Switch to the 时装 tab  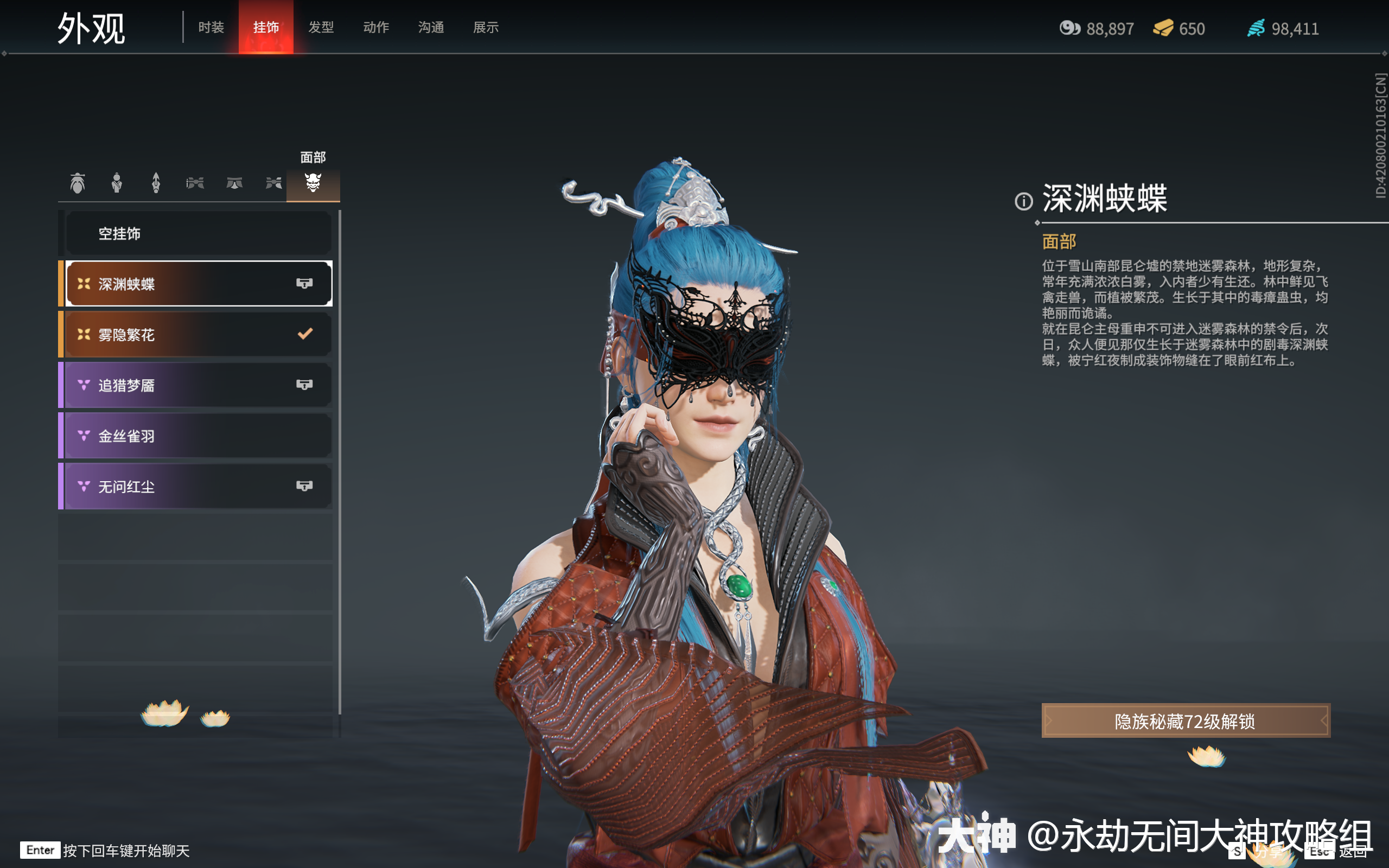pos(210,27)
